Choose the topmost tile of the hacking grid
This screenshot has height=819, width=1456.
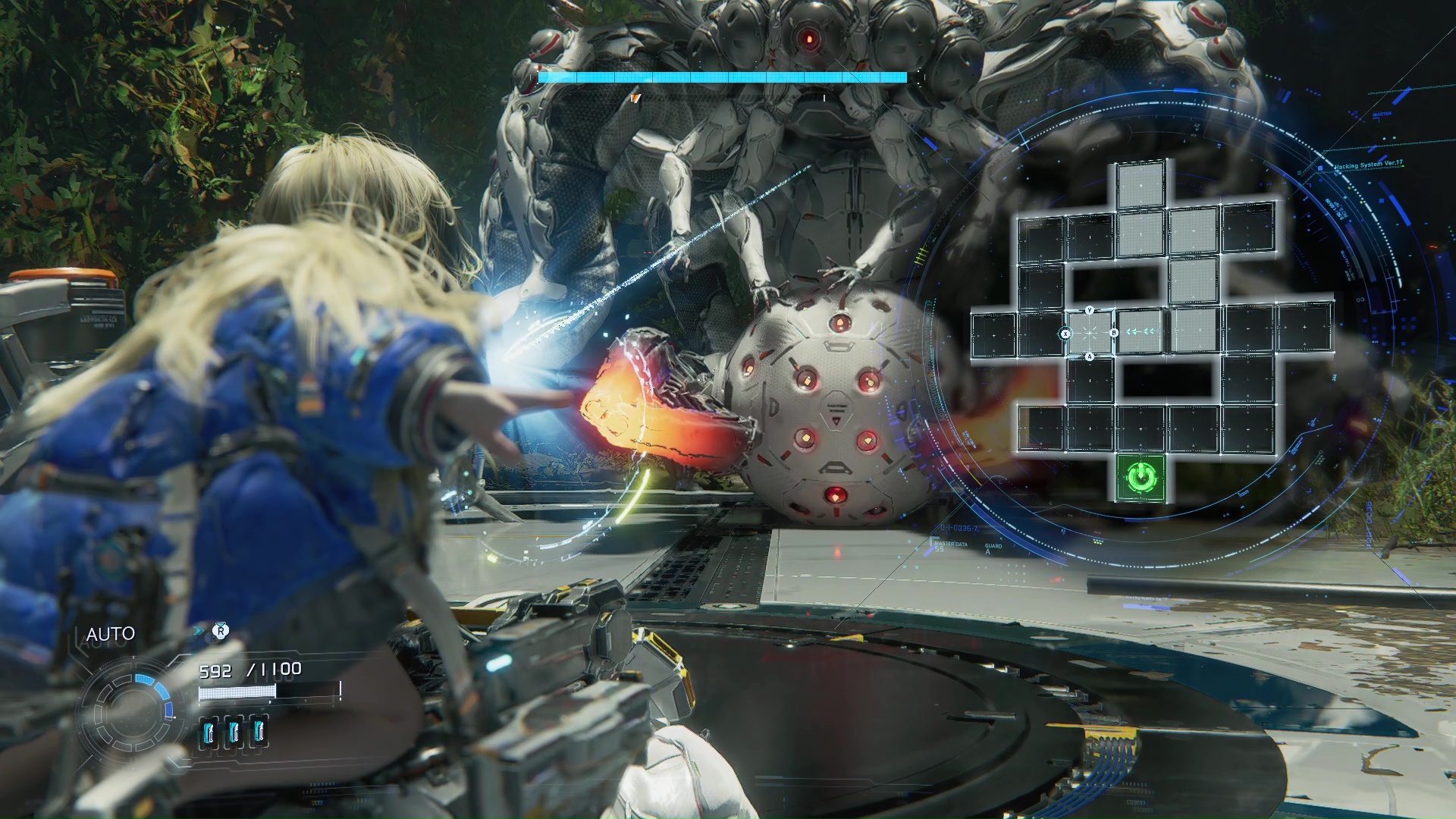tap(1141, 187)
